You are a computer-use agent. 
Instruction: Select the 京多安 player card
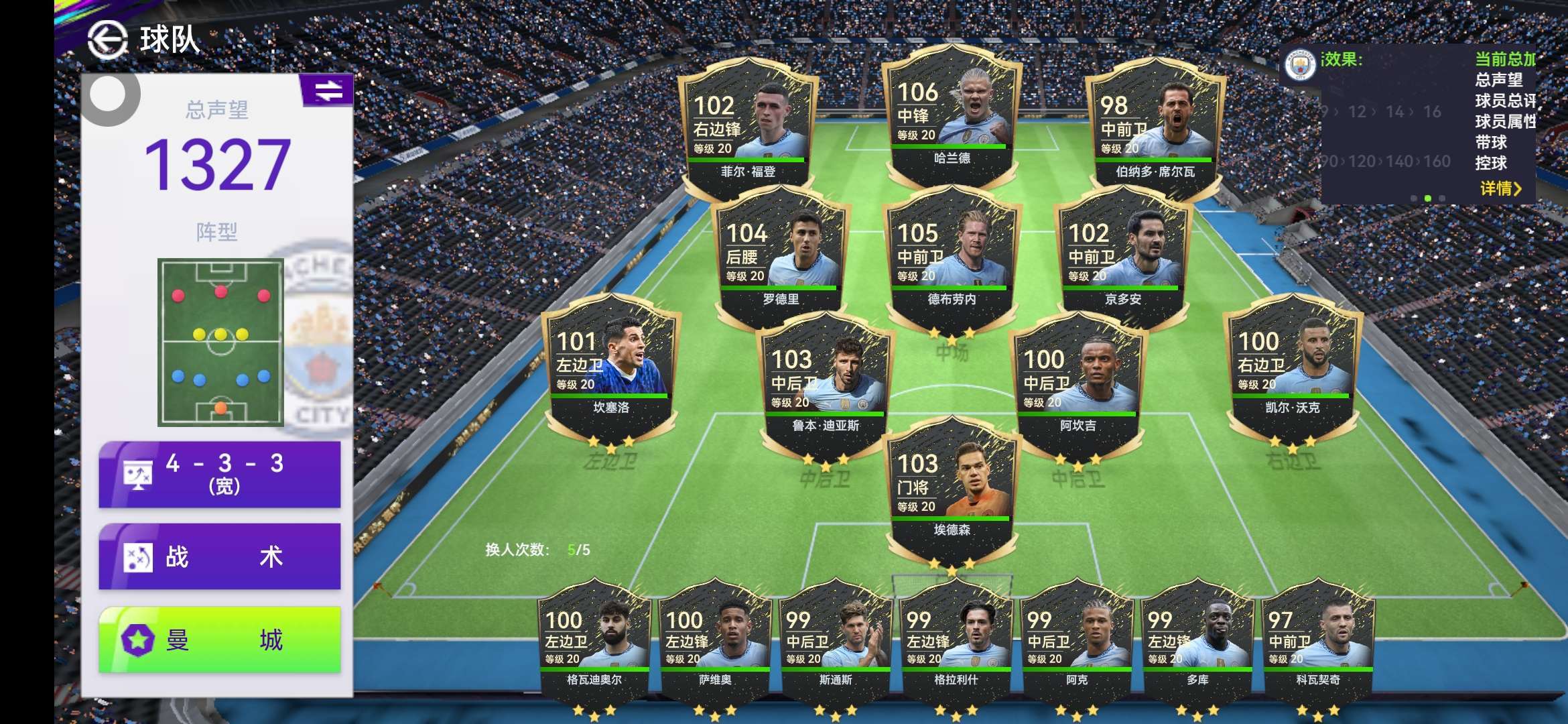(1122, 258)
